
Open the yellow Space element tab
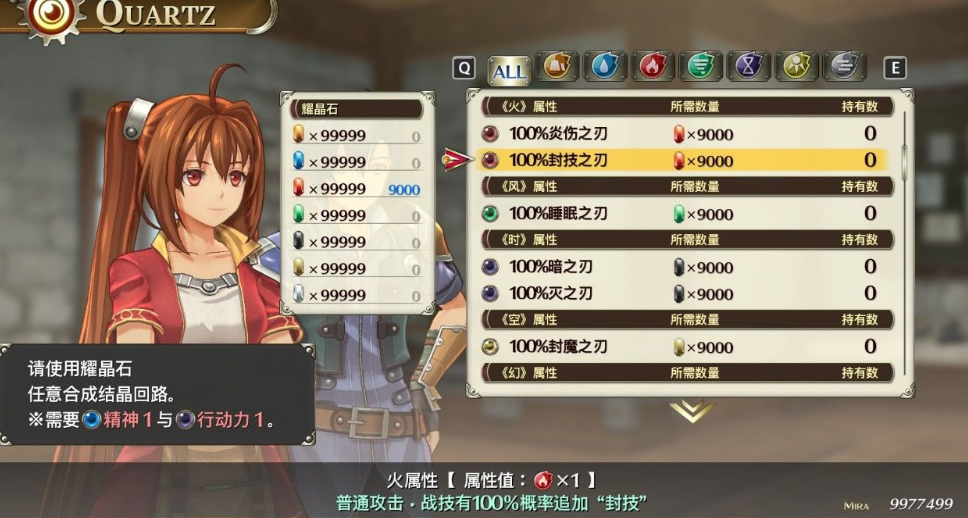point(796,67)
